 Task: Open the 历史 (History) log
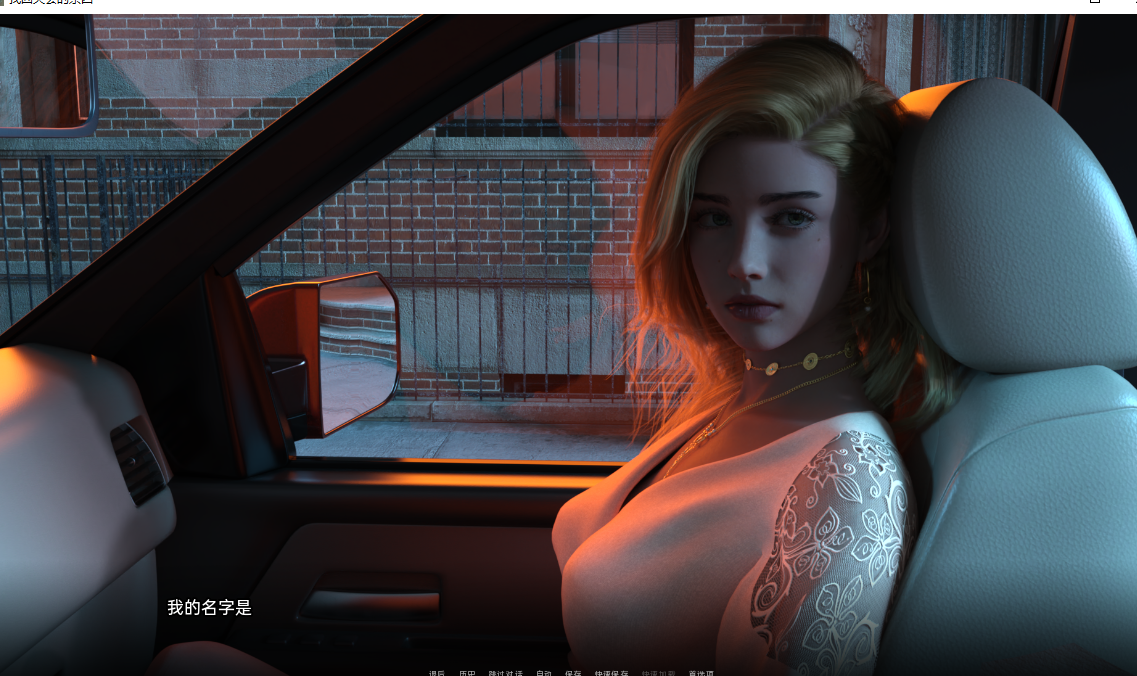[467, 673]
